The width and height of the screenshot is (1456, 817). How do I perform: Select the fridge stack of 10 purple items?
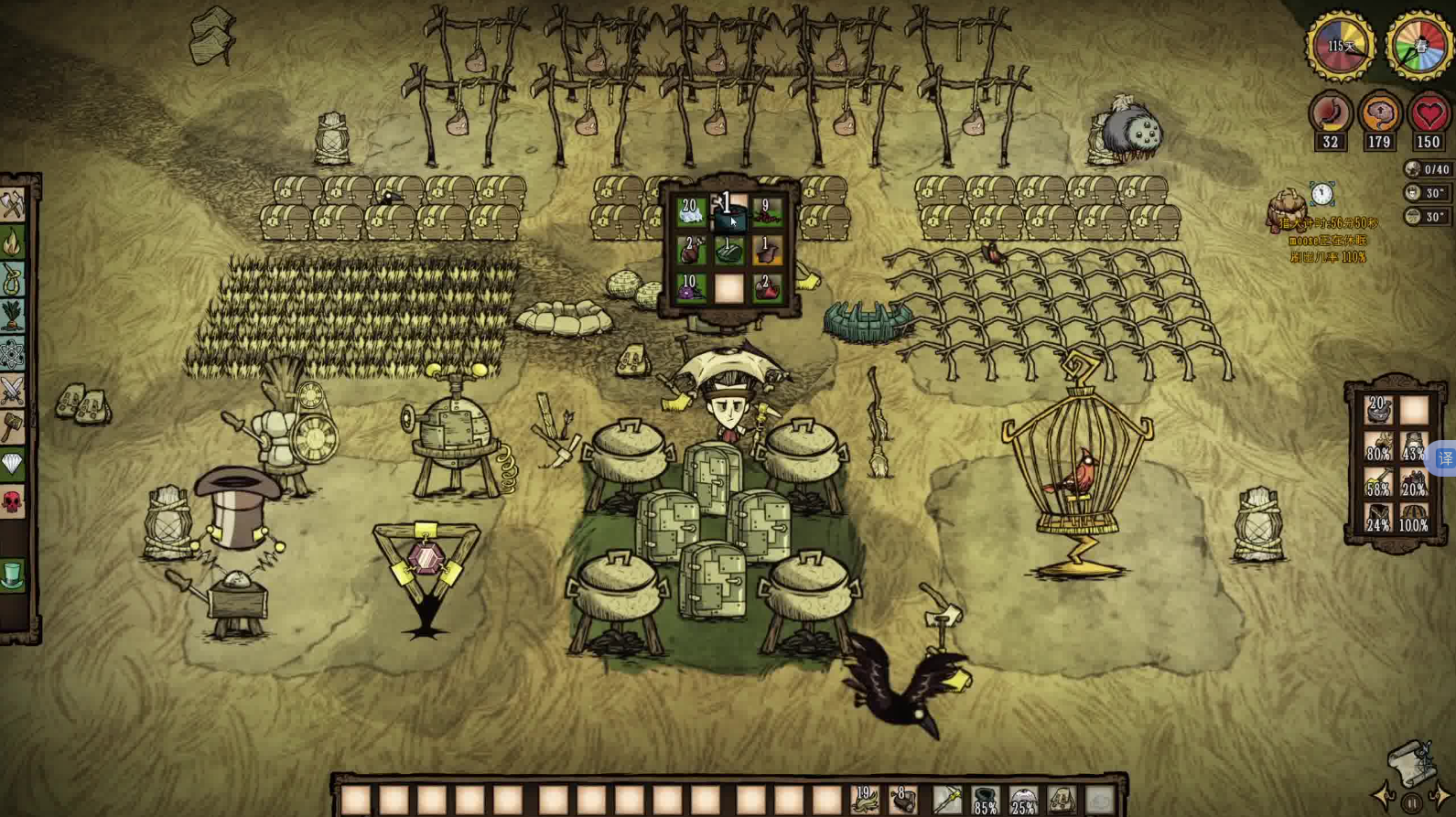tap(690, 288)
